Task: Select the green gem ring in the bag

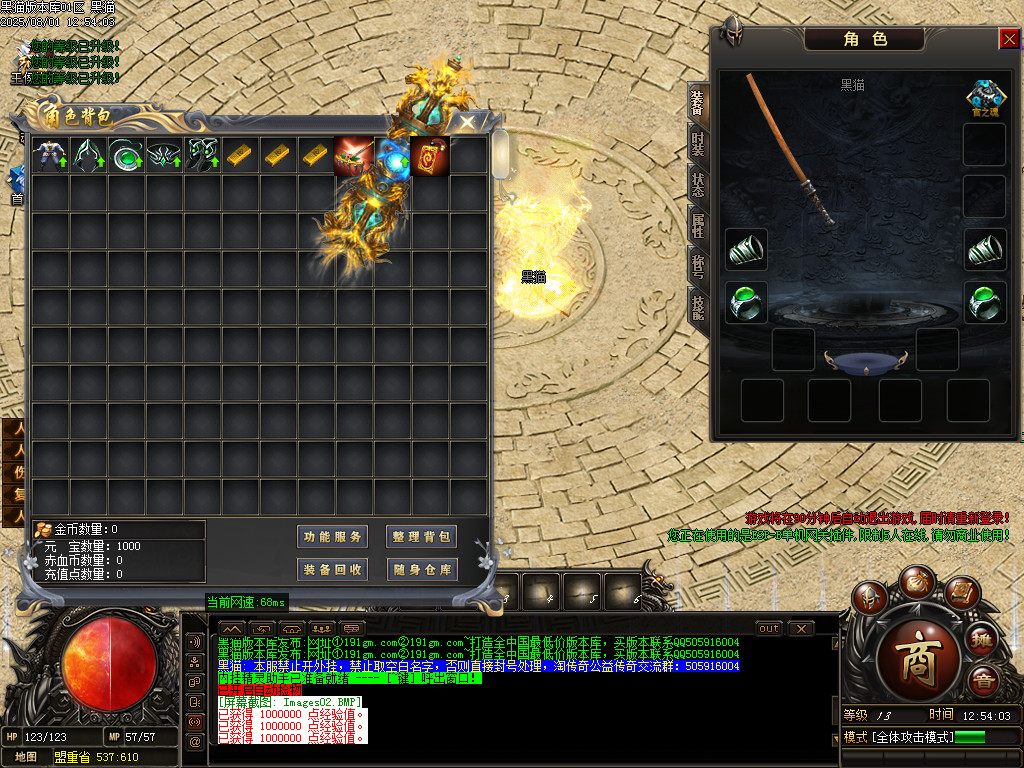Action: tap(127, 155)
